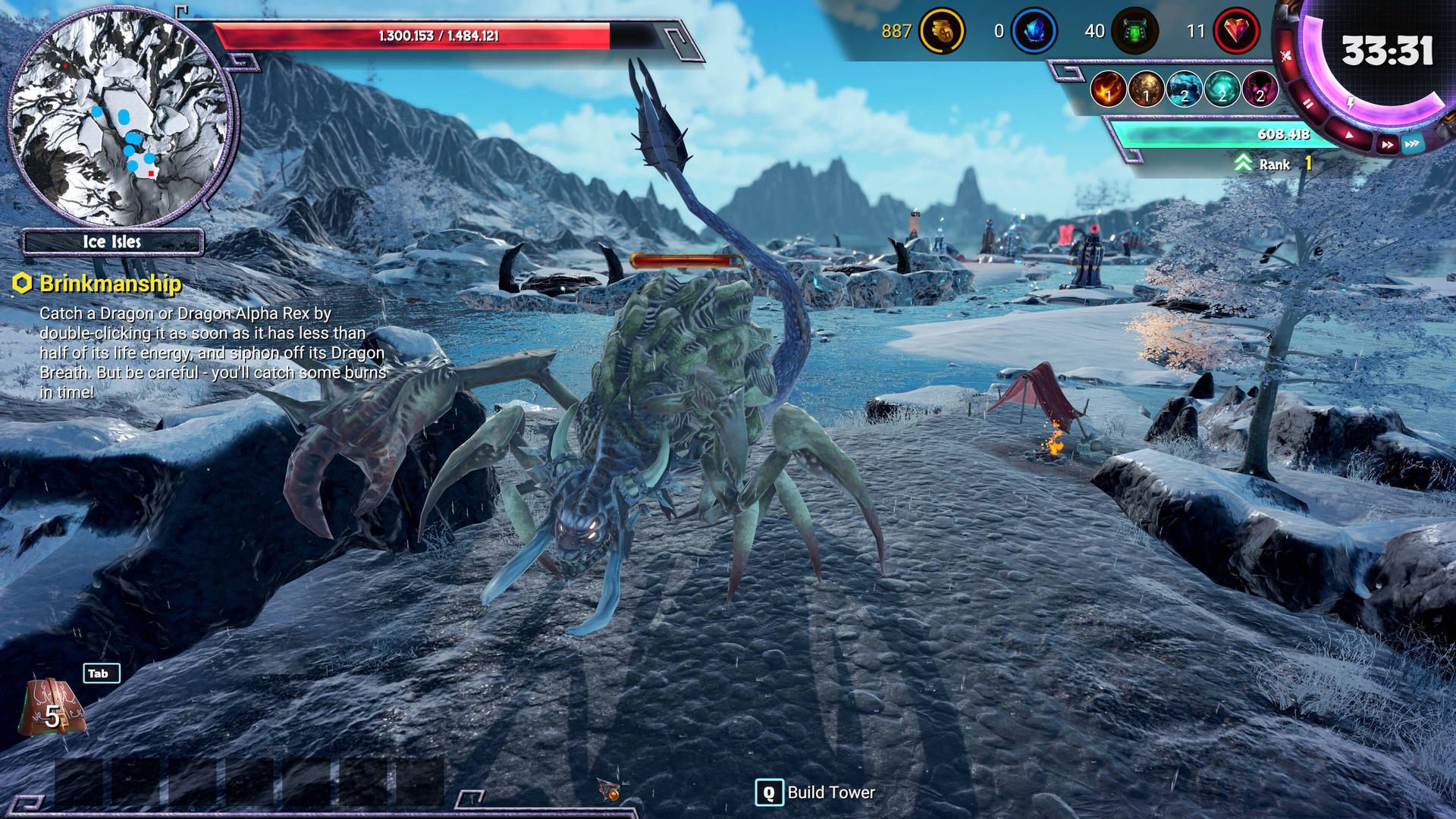Click the Build Tower label

pos(830,792)
